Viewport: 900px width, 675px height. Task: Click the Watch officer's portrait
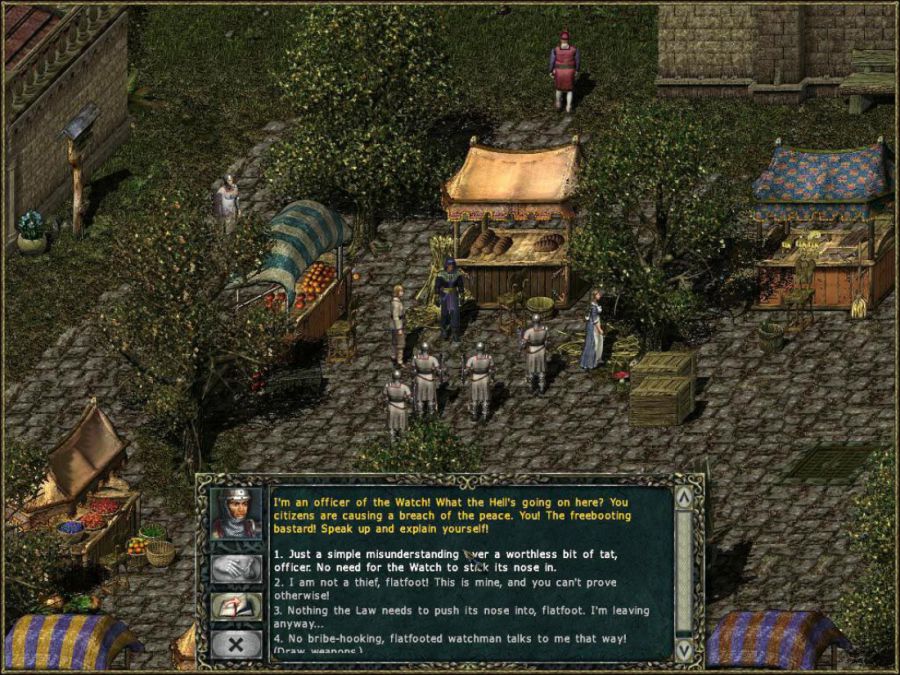tap(236, 513)
